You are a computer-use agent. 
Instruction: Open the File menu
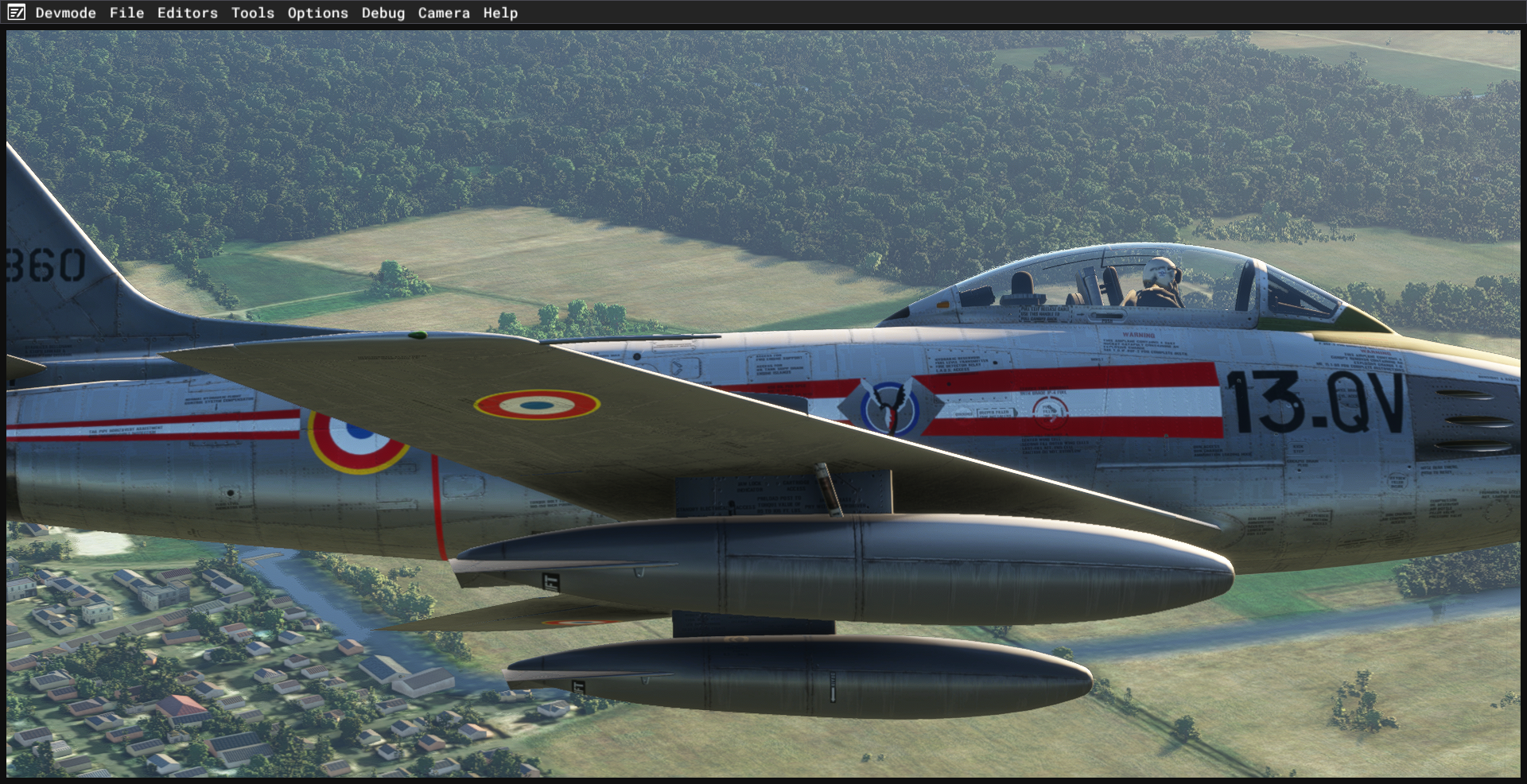pyautogui.click(x=126, y=13)
